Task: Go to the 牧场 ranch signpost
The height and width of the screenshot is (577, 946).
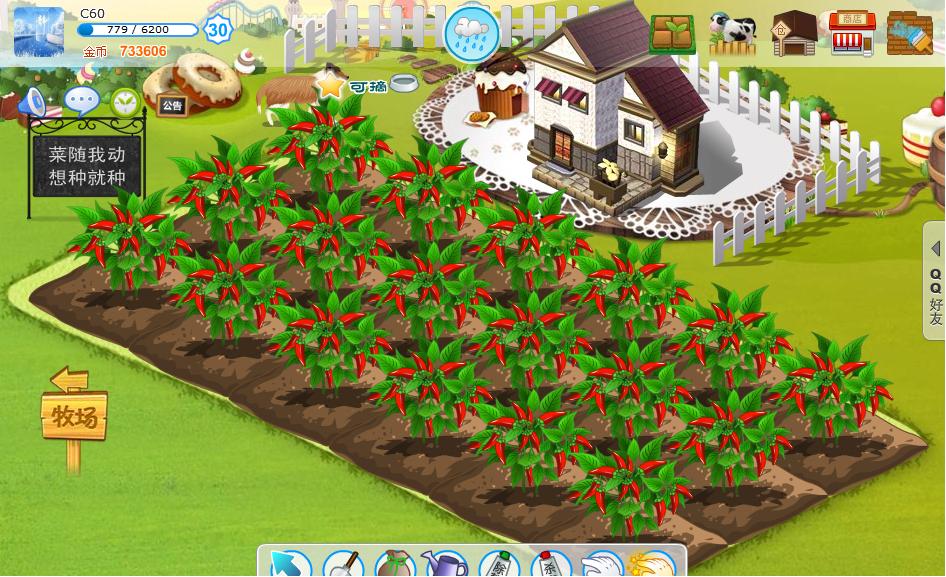Action: (75, 415)
